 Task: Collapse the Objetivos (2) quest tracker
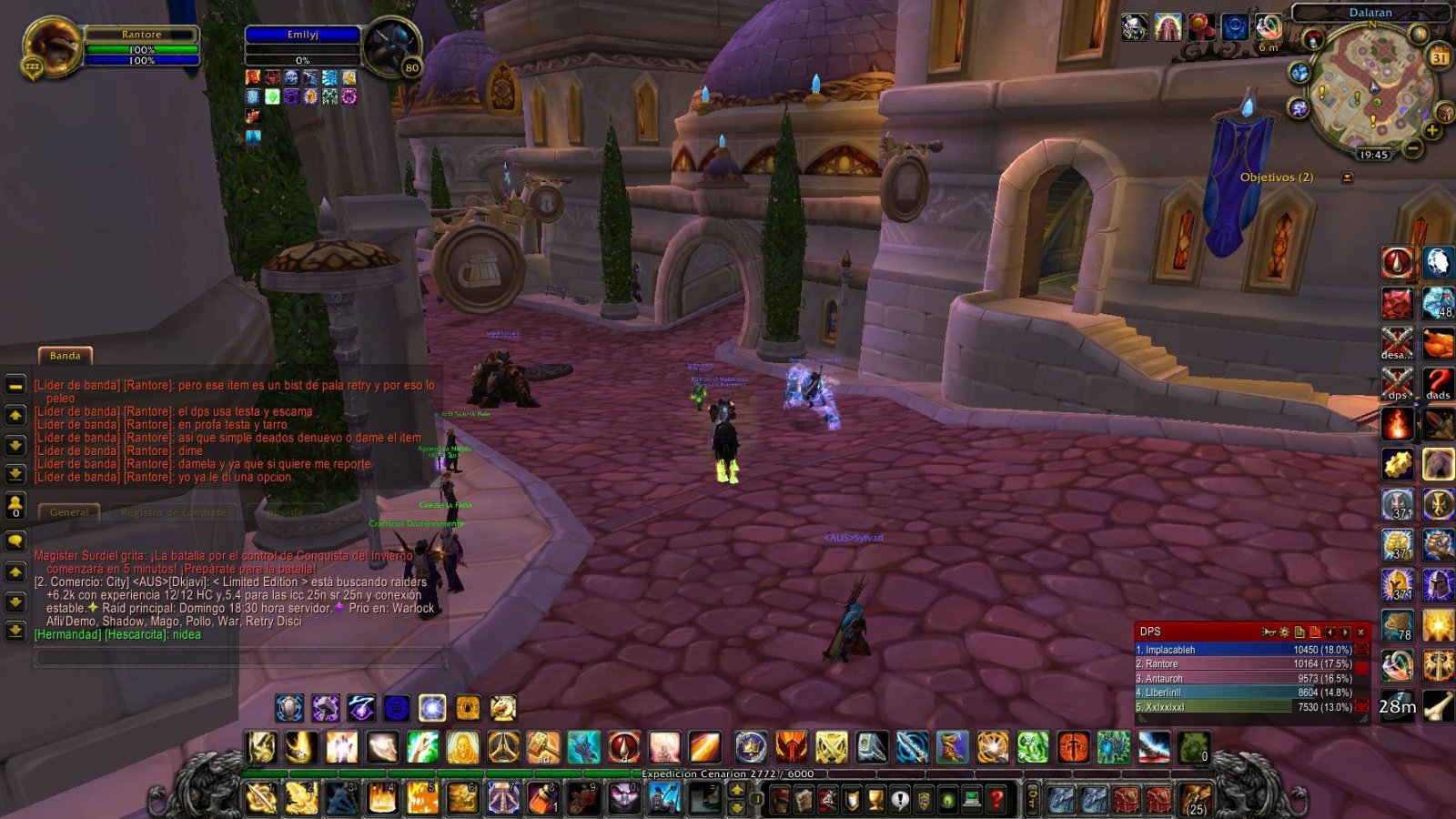coord(1348,177)
